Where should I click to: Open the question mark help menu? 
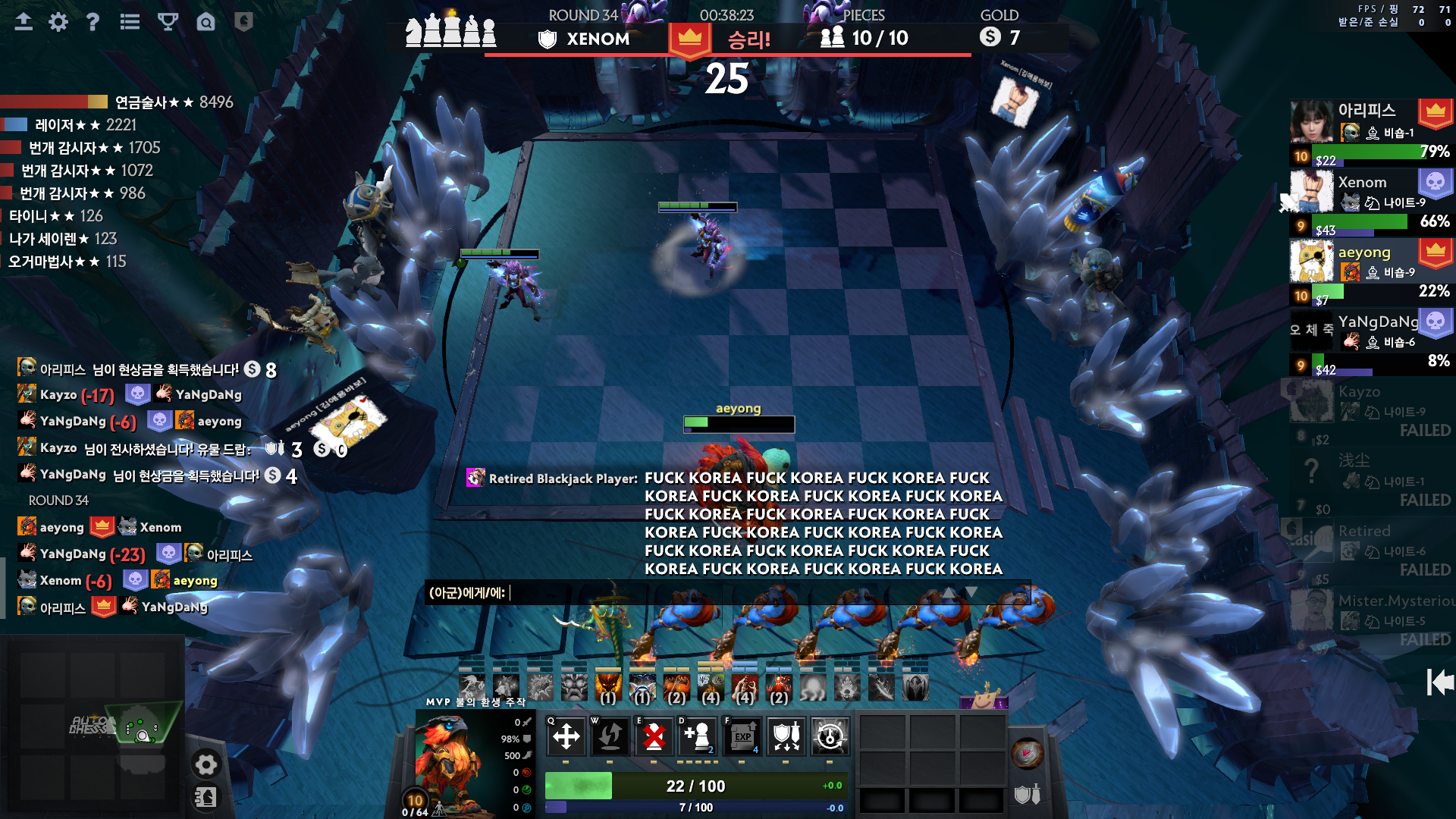point(93,22)
